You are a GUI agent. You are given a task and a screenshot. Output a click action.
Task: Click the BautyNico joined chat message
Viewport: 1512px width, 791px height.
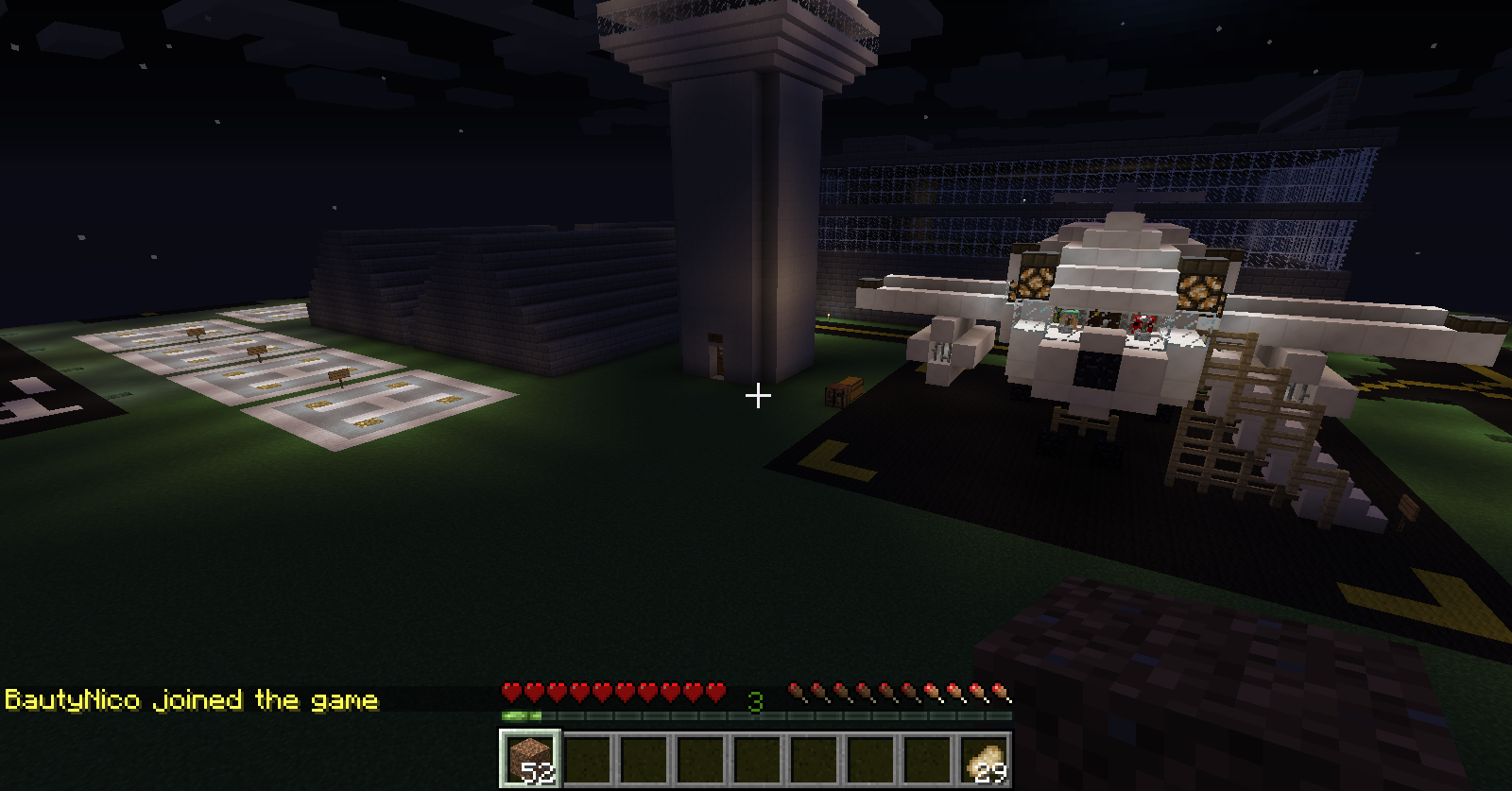pyautogui.click(x=192, y=700)
